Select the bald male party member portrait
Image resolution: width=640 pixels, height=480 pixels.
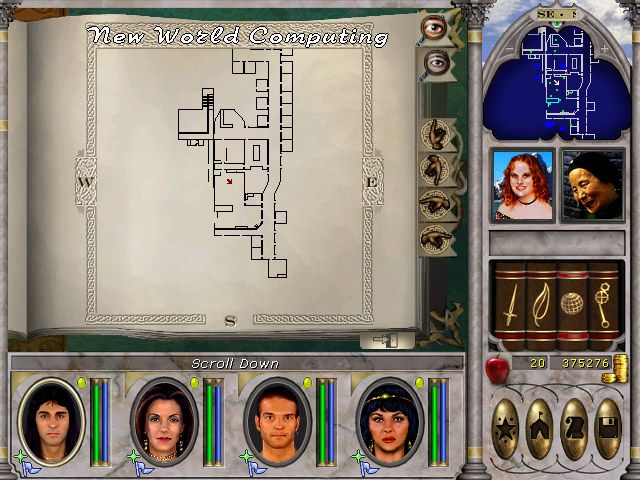pyautogui.click(x=275, y=419)
